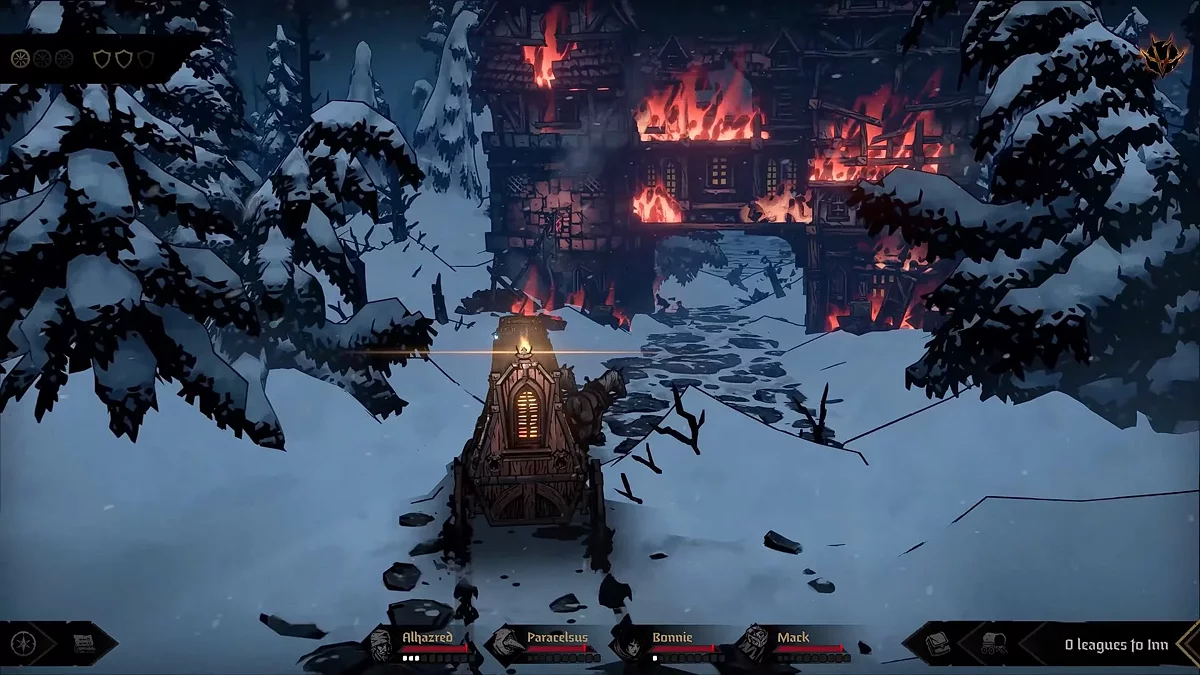Select Paracelsus's plague doctor portrait
The height and width of the screenshot is (675, 1200).
pos(507,645)
